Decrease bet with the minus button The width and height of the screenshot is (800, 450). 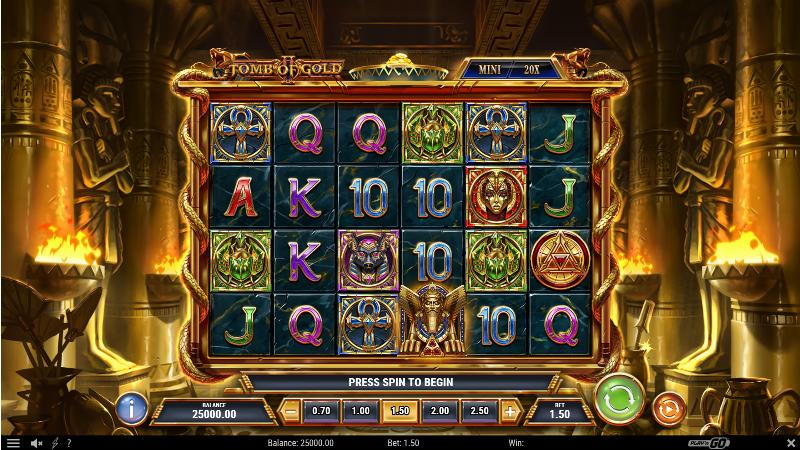coord(290,410)
